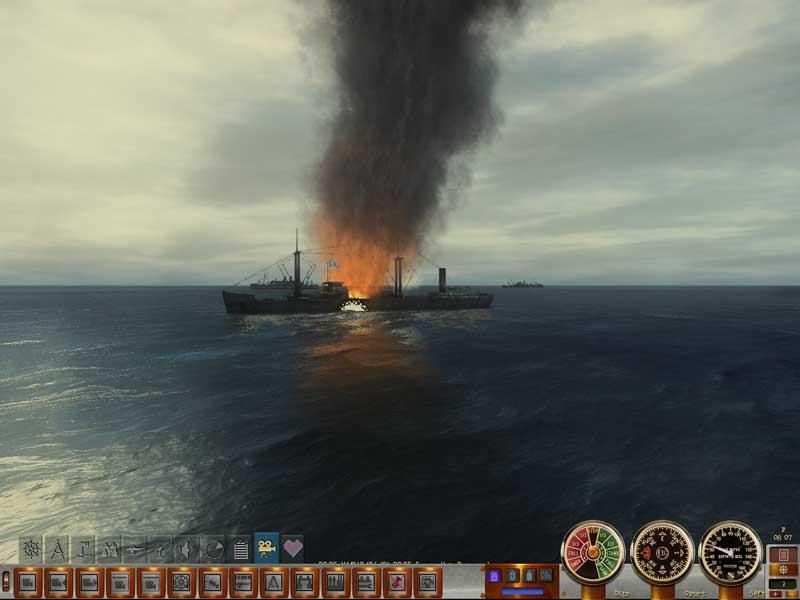Select the clipboard orders icon

pos(240,549)
